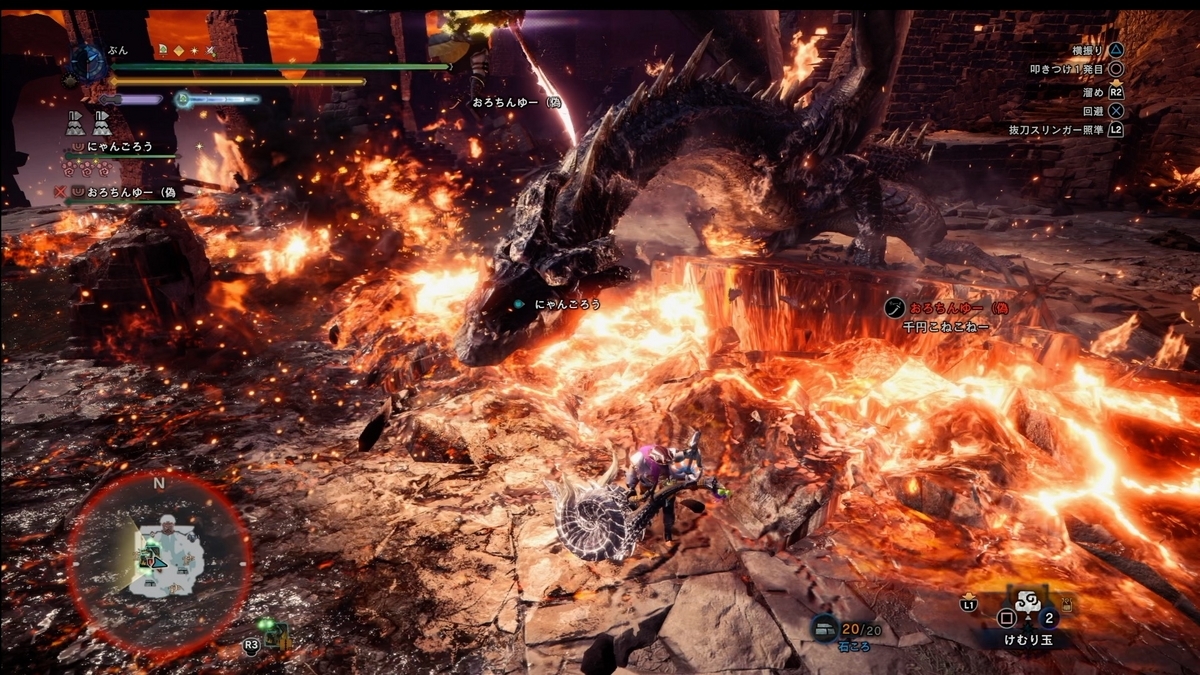
Task: Click the weapon sharpness gauge
Action: [x=131, y=99]
